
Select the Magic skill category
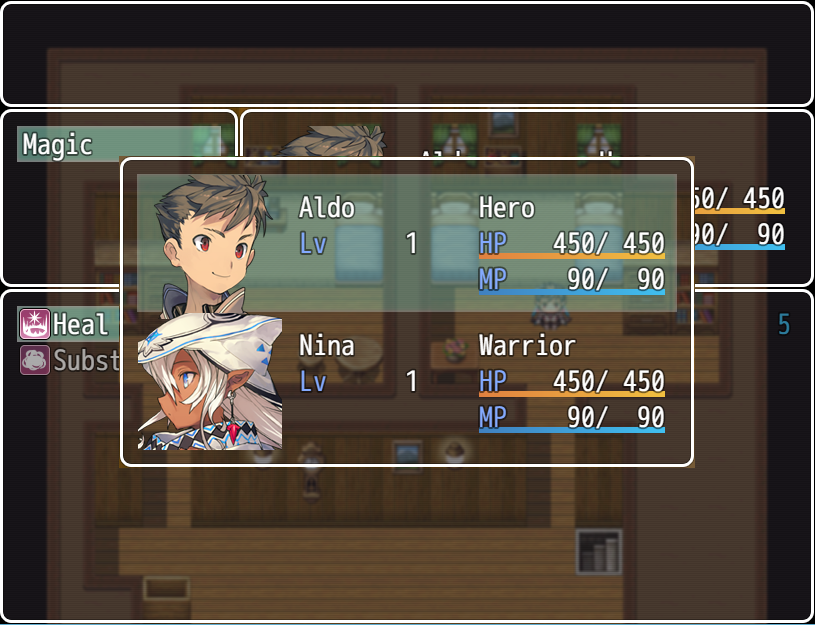point(118,144)
